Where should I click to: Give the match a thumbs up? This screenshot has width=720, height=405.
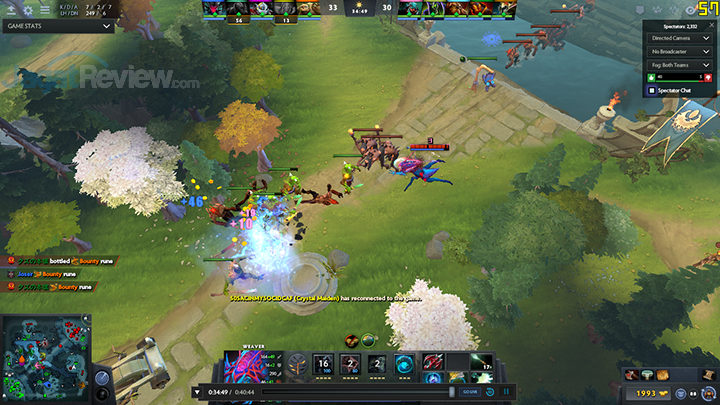(652, 77)
